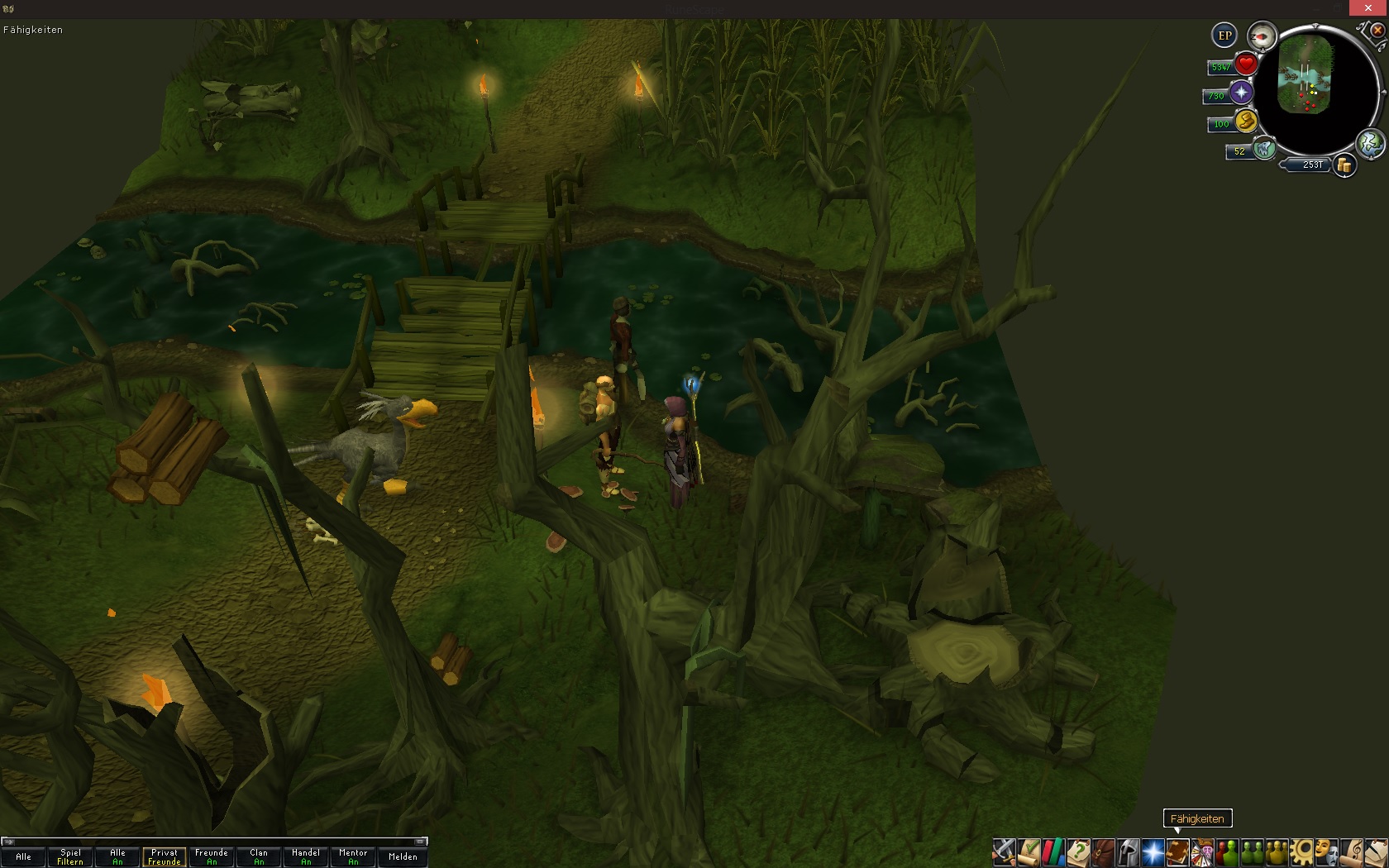Open the theatre masks emotes tab
Viewport: 1389px width, 868px height.
(1326, 851)
